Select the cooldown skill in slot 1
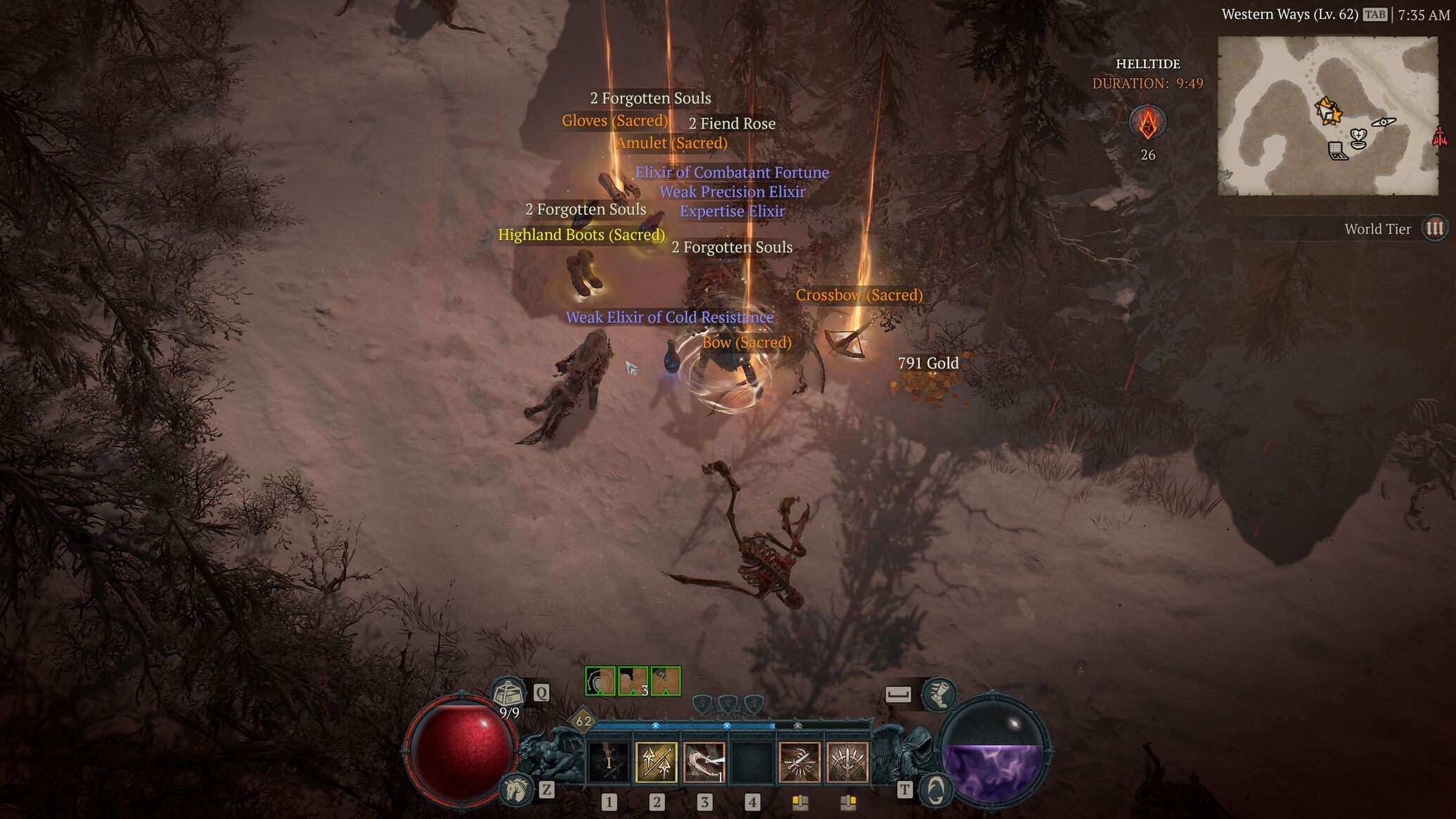 pyautogui.click(x=609, y=763)
